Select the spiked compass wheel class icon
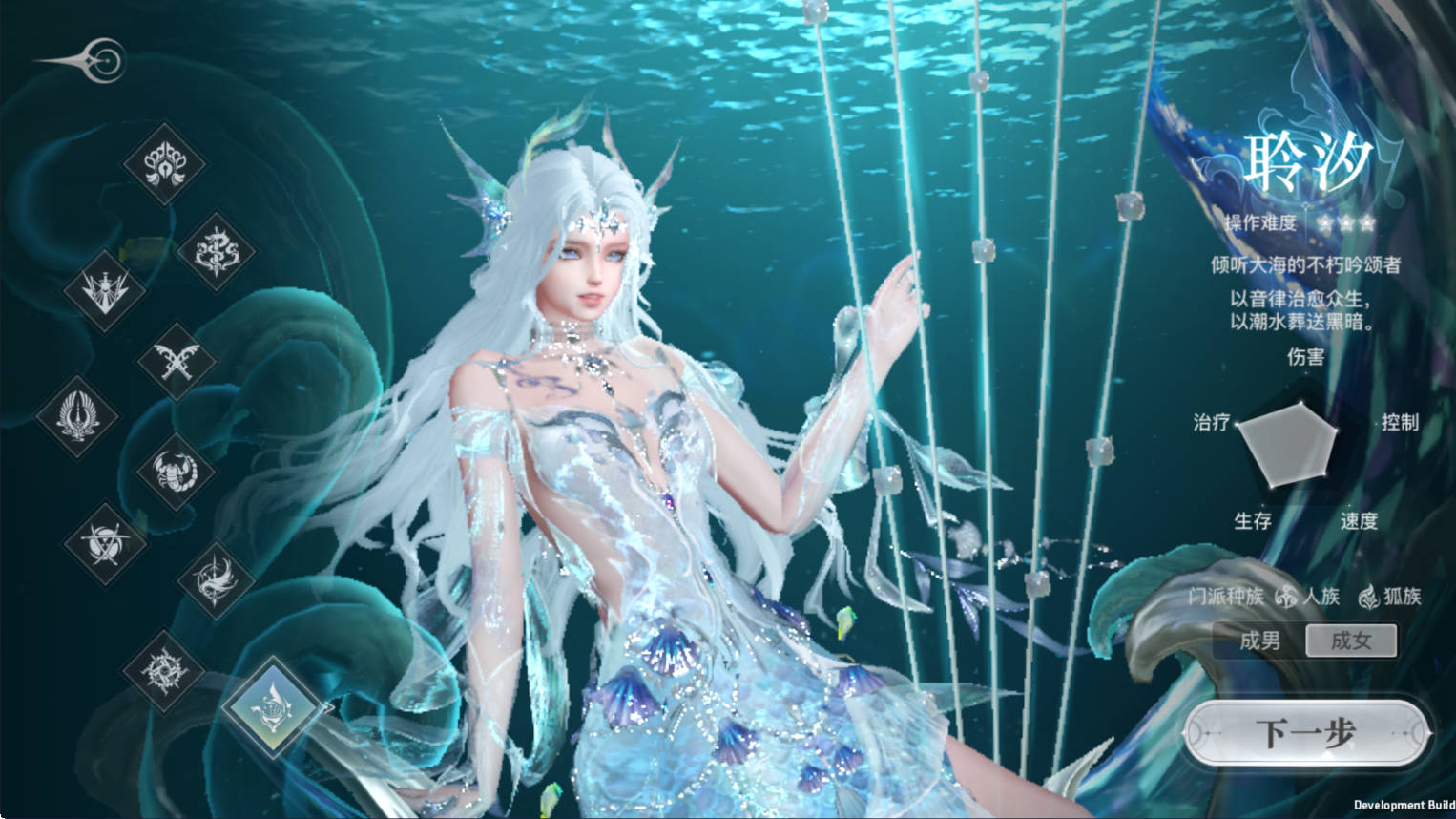This screenshot has height=819, width=1456. (164, 669)
